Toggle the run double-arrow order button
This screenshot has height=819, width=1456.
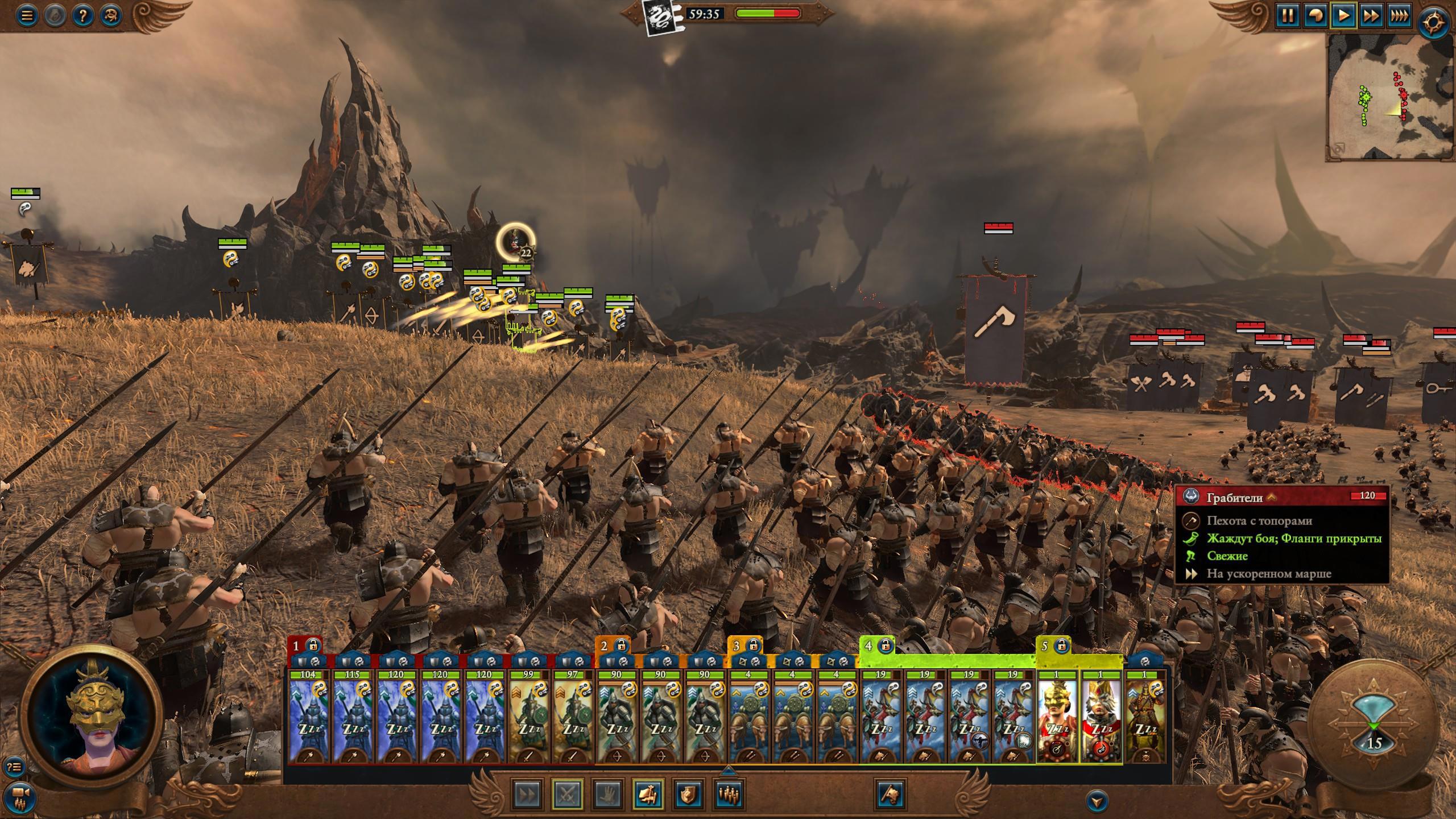527,794
